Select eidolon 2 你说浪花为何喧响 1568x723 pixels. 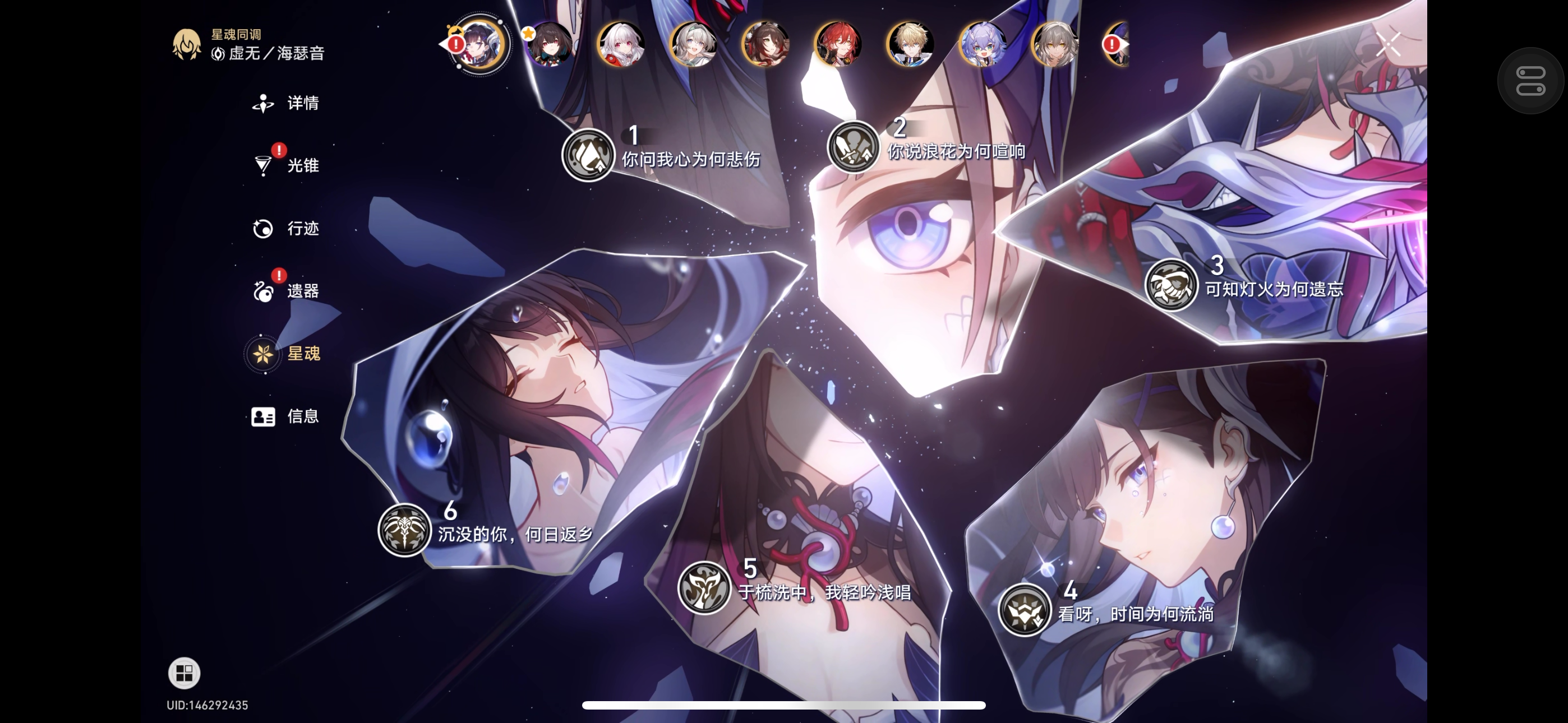pos(854,147)
